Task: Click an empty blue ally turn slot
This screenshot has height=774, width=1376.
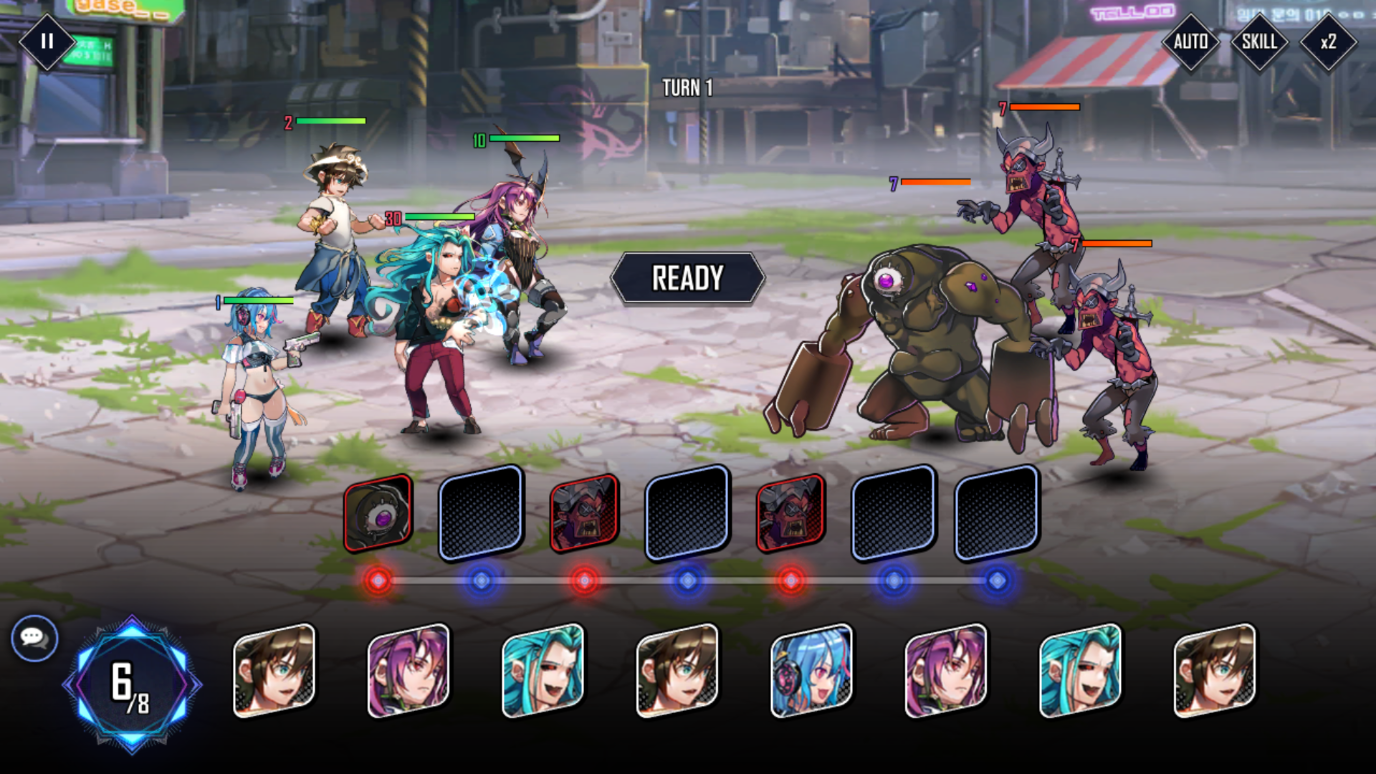Action: coord(478,513)
